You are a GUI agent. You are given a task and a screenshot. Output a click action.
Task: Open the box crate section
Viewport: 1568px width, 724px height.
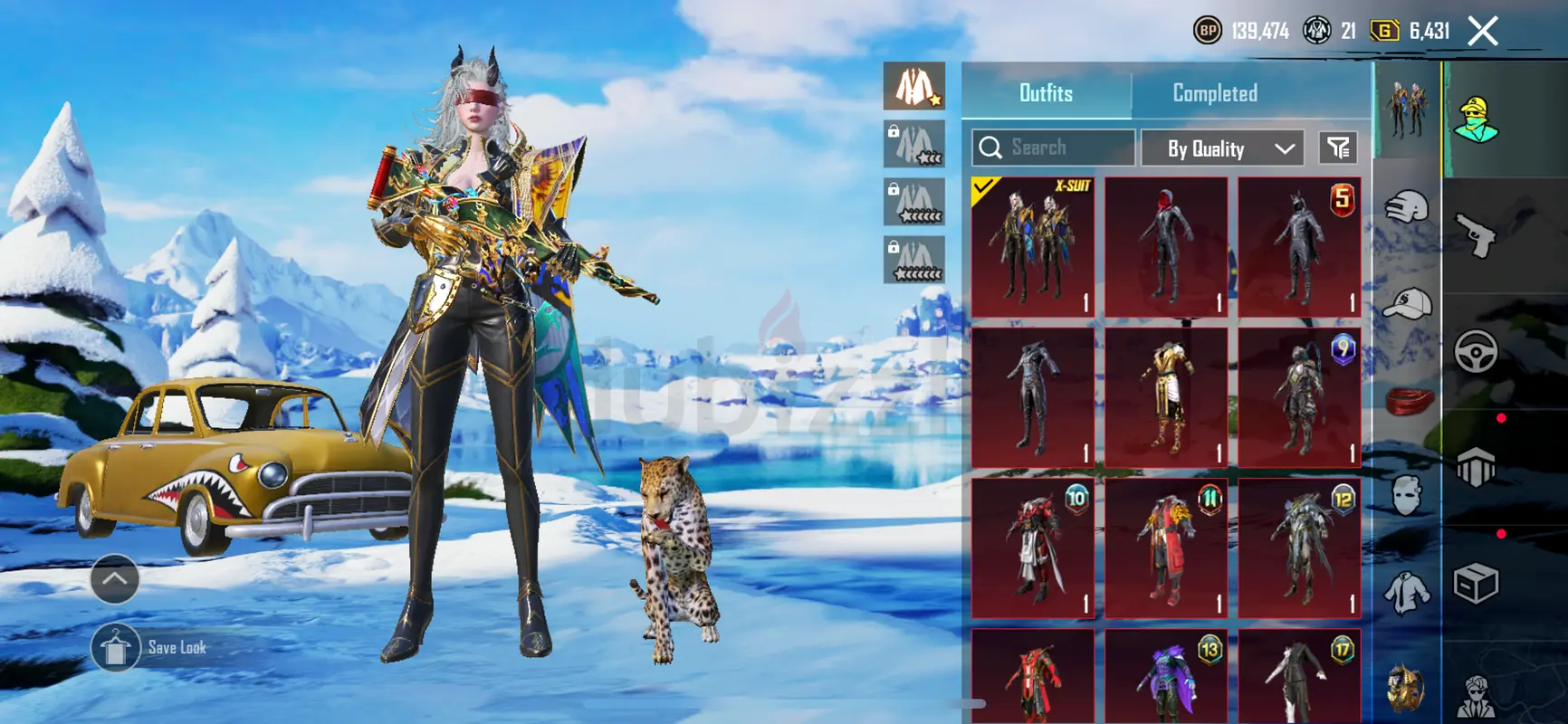[x=1476, y=584]
